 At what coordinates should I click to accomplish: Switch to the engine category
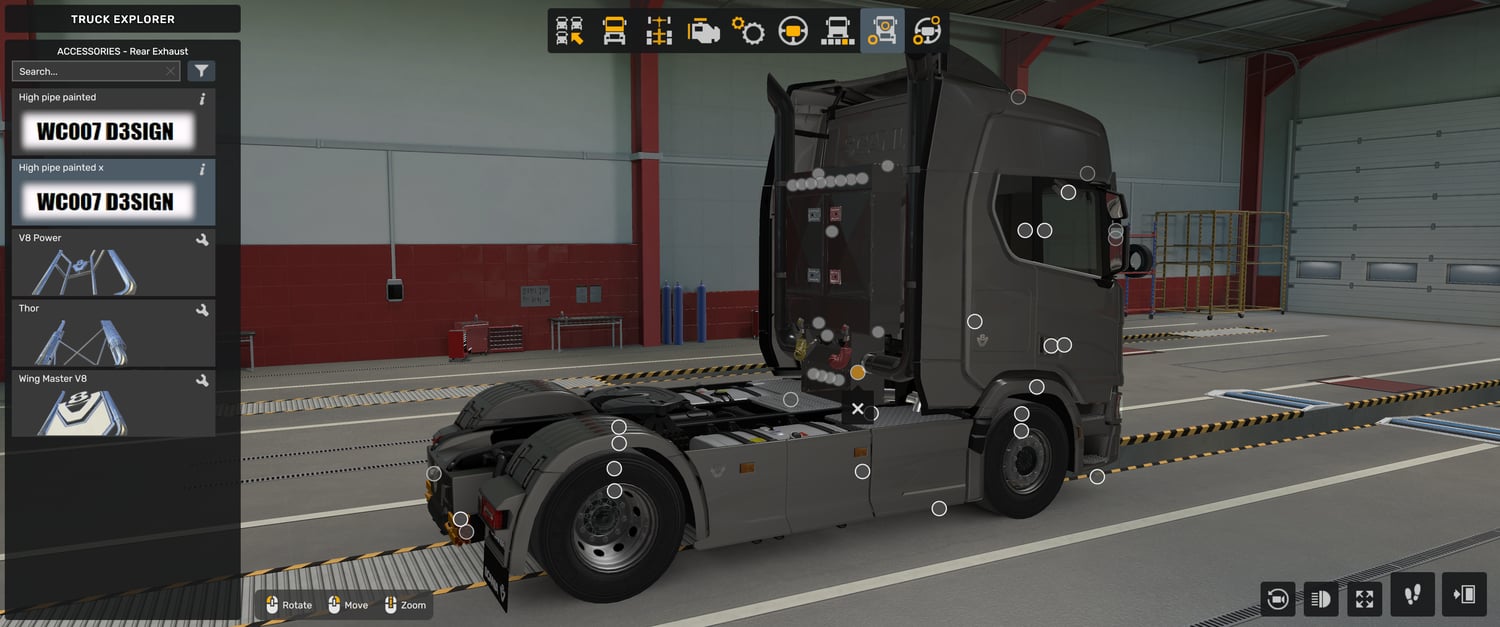click(703, 31)
